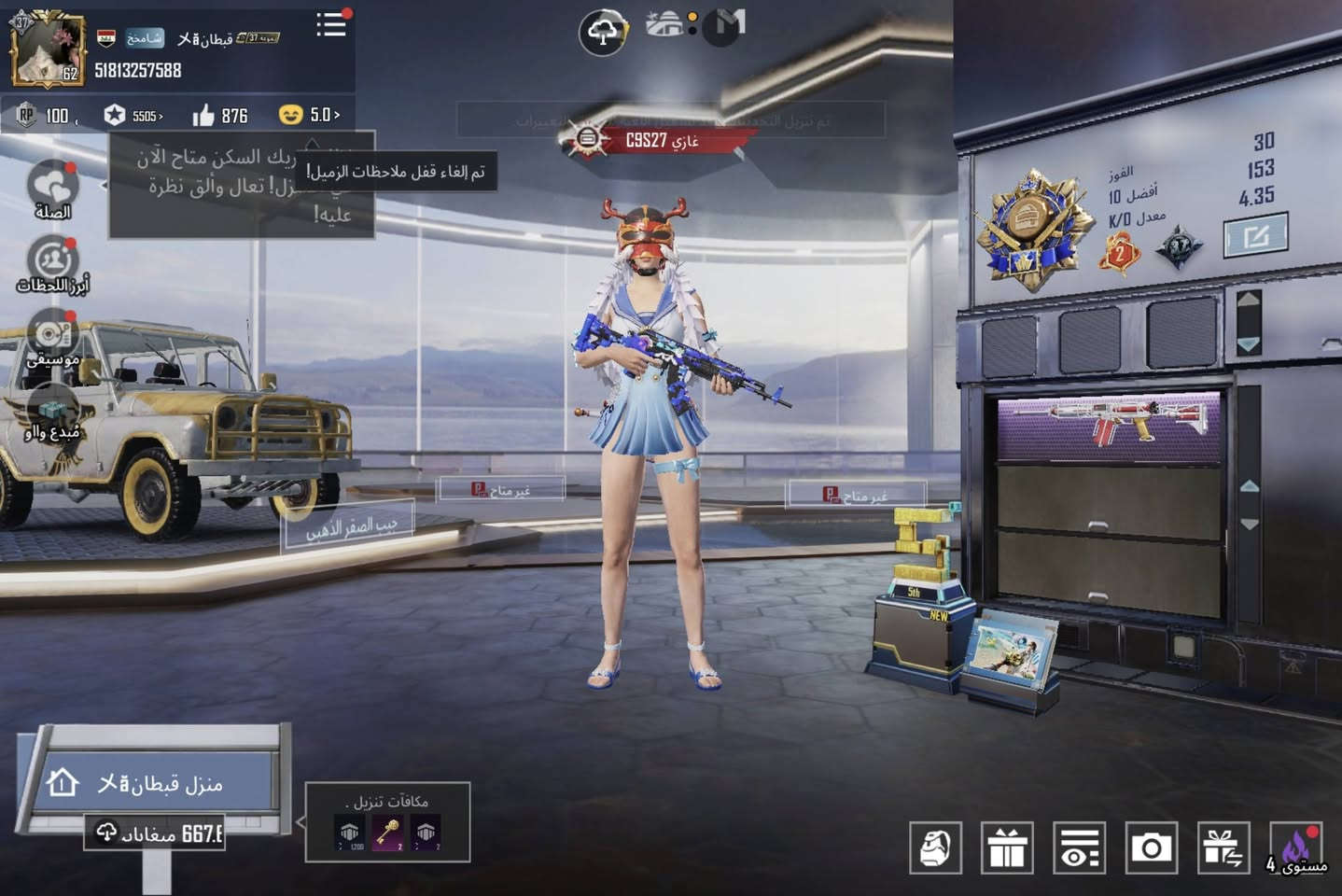Image resolution: width=1342 pixels, height=896 pixels.
Task: Open the 5505 popularity star counter
Action: [133, 116]
